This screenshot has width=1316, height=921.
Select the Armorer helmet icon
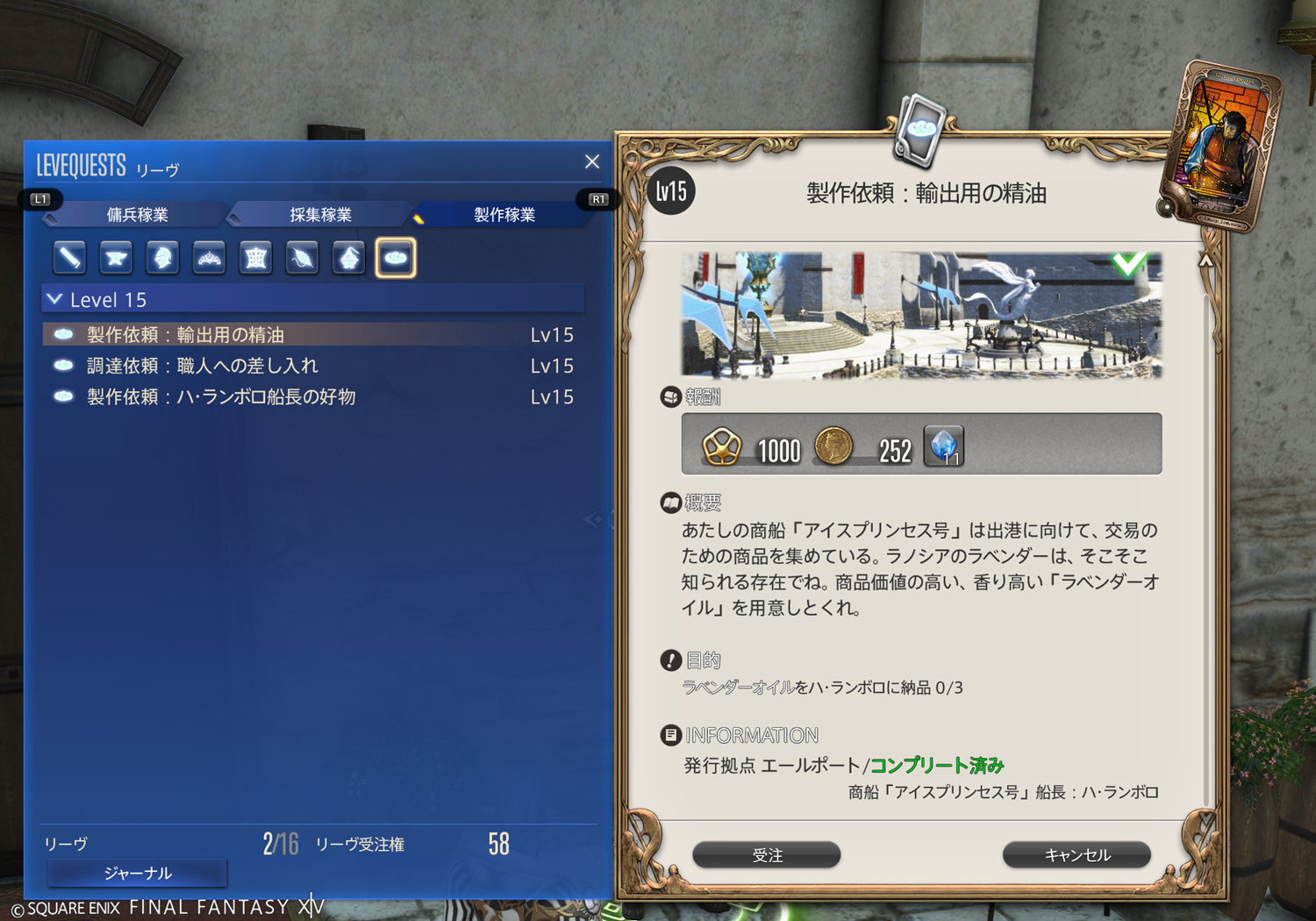coord(162,258)
